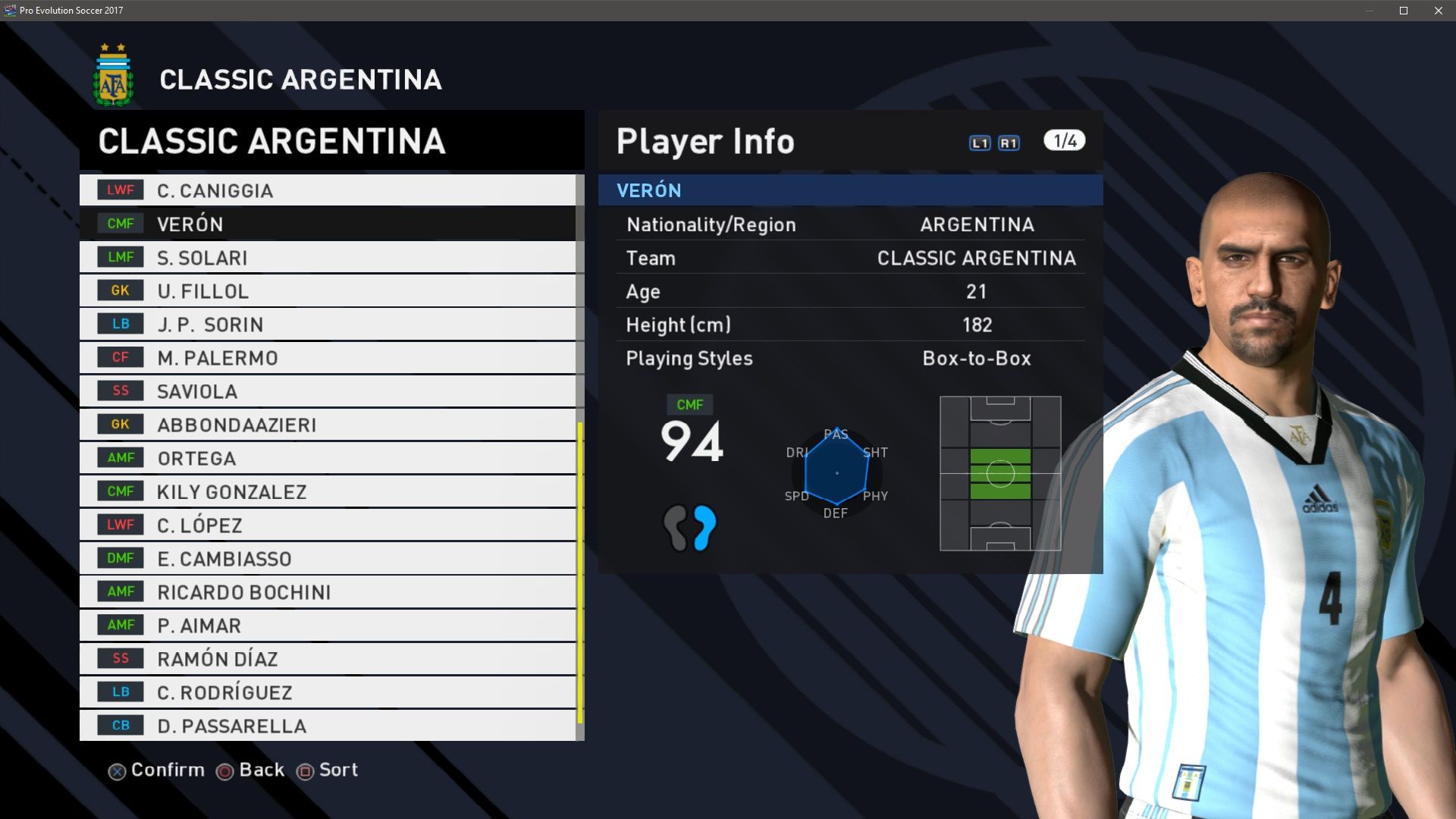Pick Saviola from the roster
The width and height of the screenshot is (1456, 819).
(328, 391)
